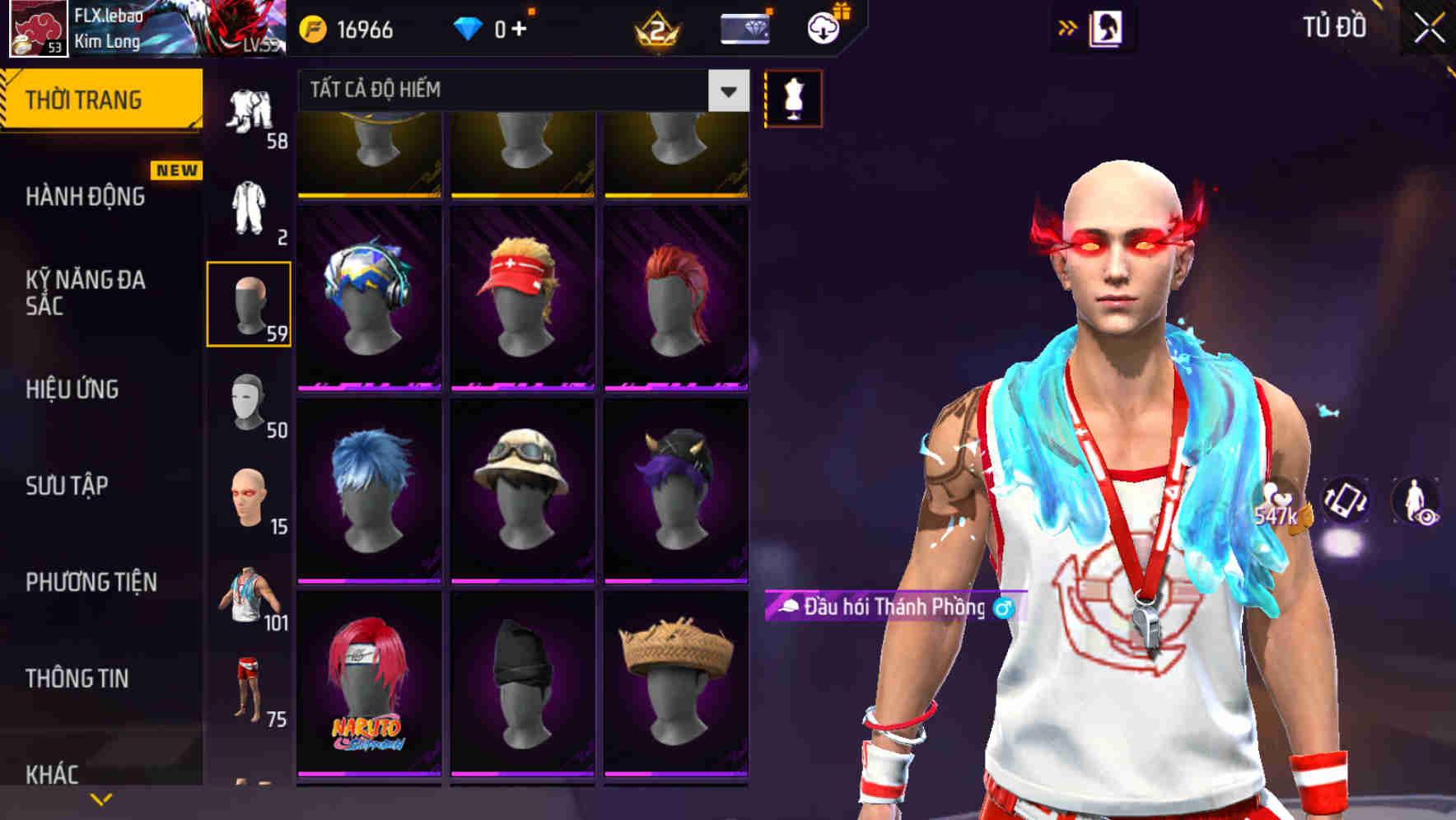Image resolution: width=1456 pixels, height=820 pixels.
Task: Open the TẤT CẢ ĐỘ HIẾM rarity dropdown
Action: pyautogui.click(x=519, y=91)
